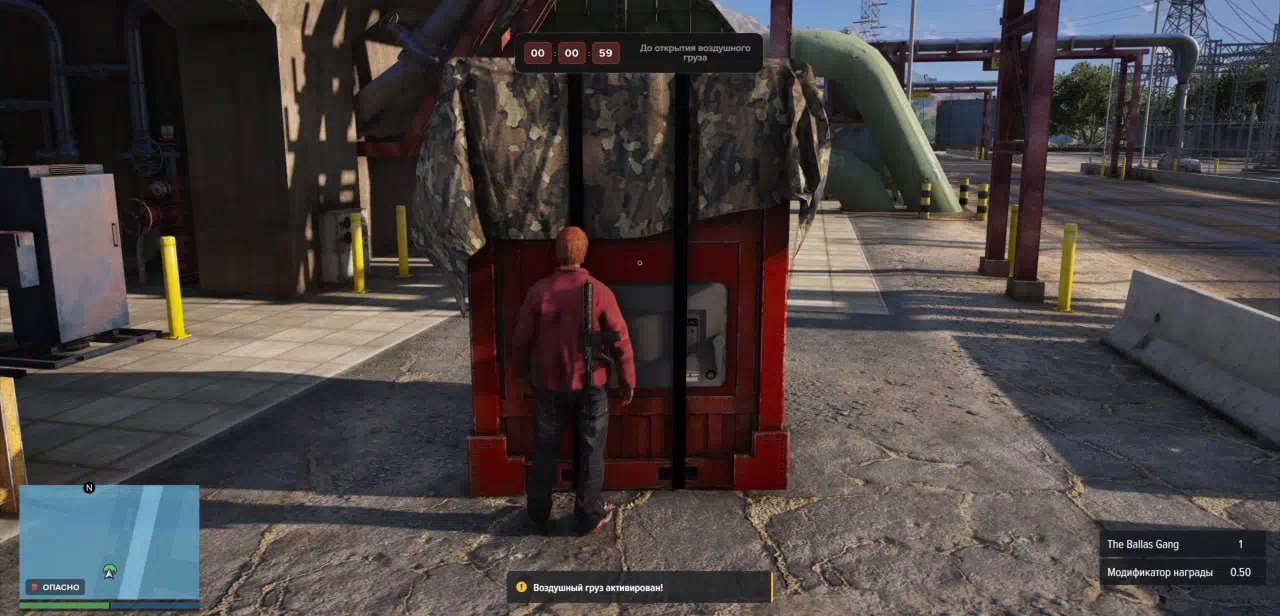This screenshot has height=616, width=1280.
Task: Click the airdrop activated notification
Action: click(639, 587)
